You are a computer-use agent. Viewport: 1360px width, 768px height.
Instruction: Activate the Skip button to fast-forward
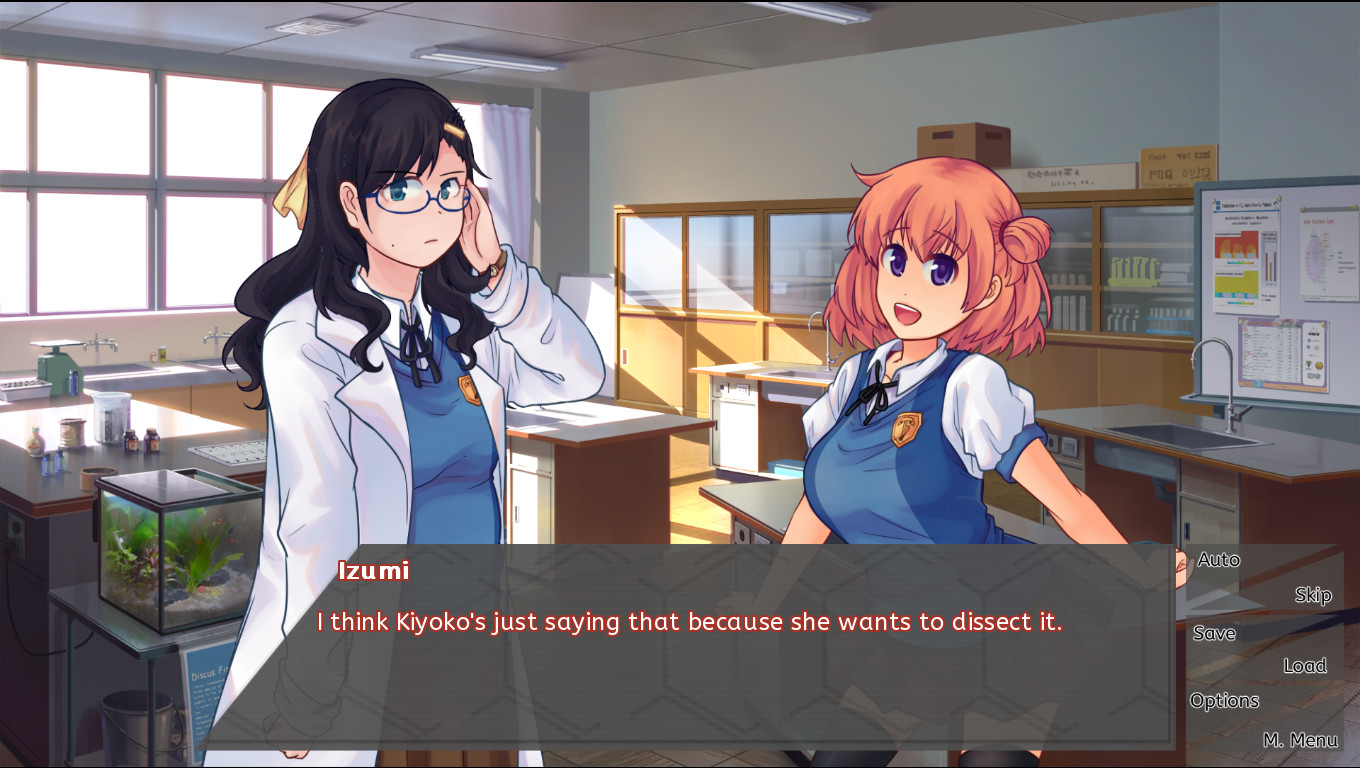click(x=1311, y=594)
